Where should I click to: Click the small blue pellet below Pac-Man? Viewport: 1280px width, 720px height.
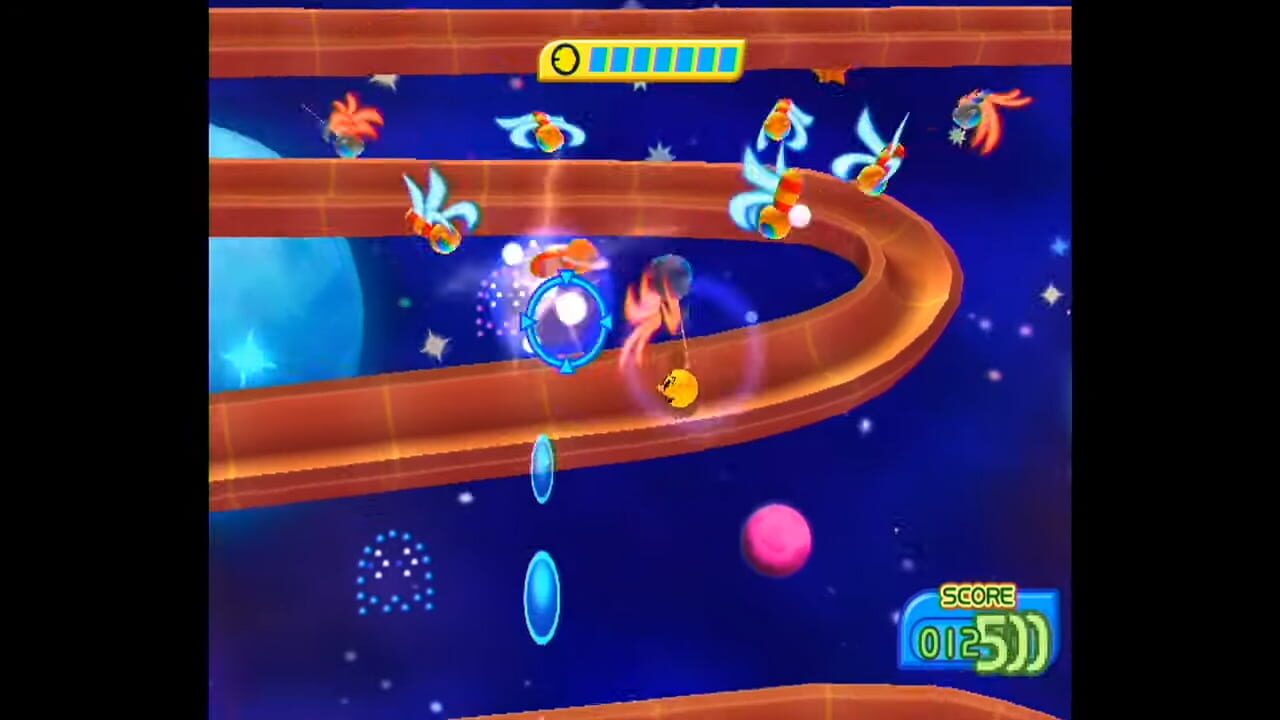pyautogui.click(x=543, y=470)
